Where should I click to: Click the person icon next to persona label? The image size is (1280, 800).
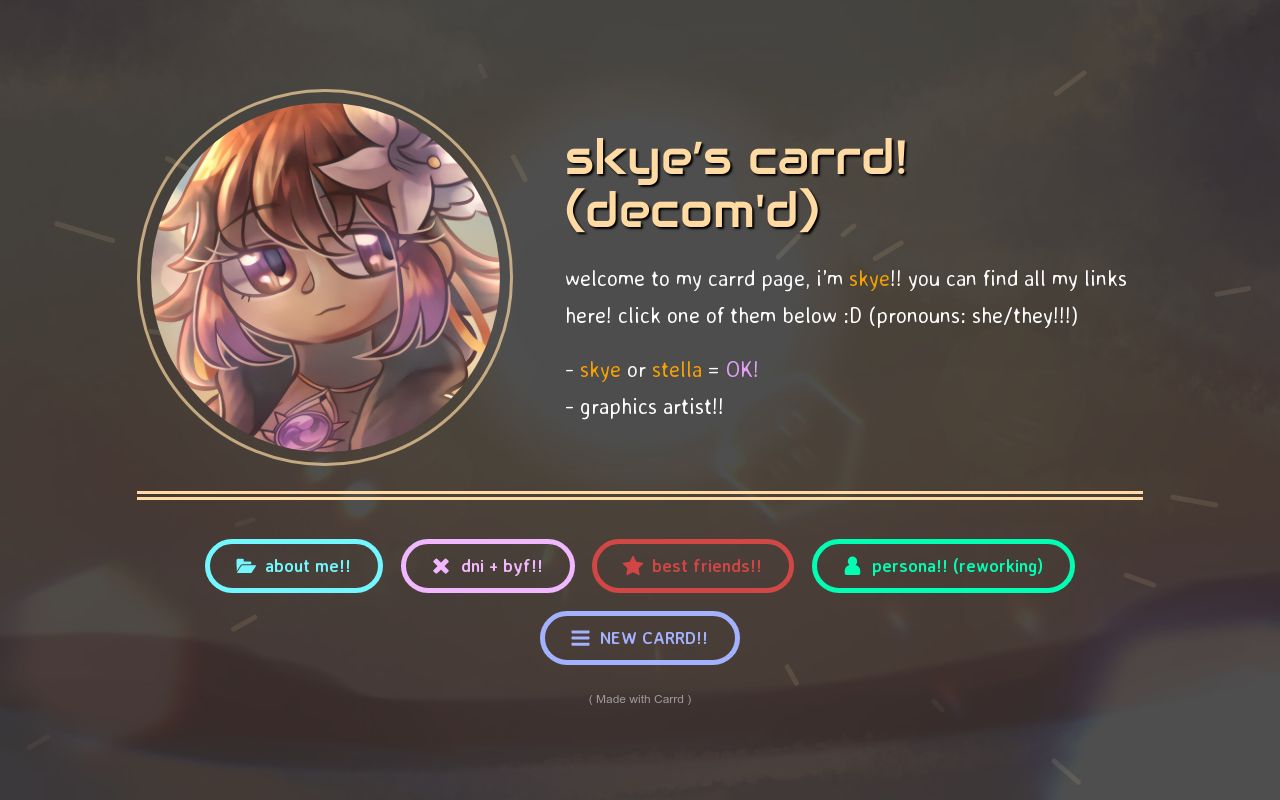pyautogui.click(x=852, y=566)
